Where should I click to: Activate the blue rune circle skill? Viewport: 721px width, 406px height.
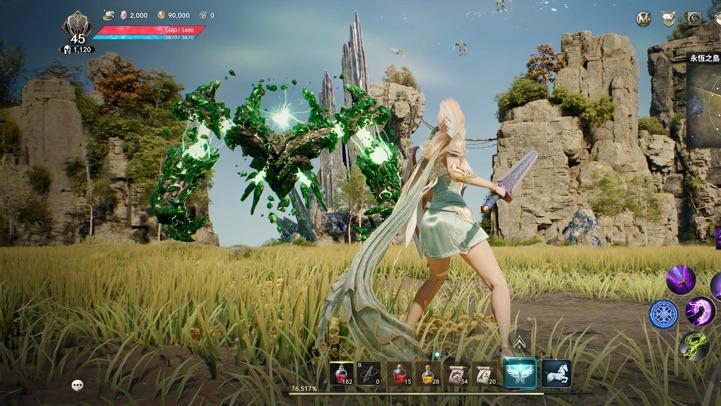[663, 314]
